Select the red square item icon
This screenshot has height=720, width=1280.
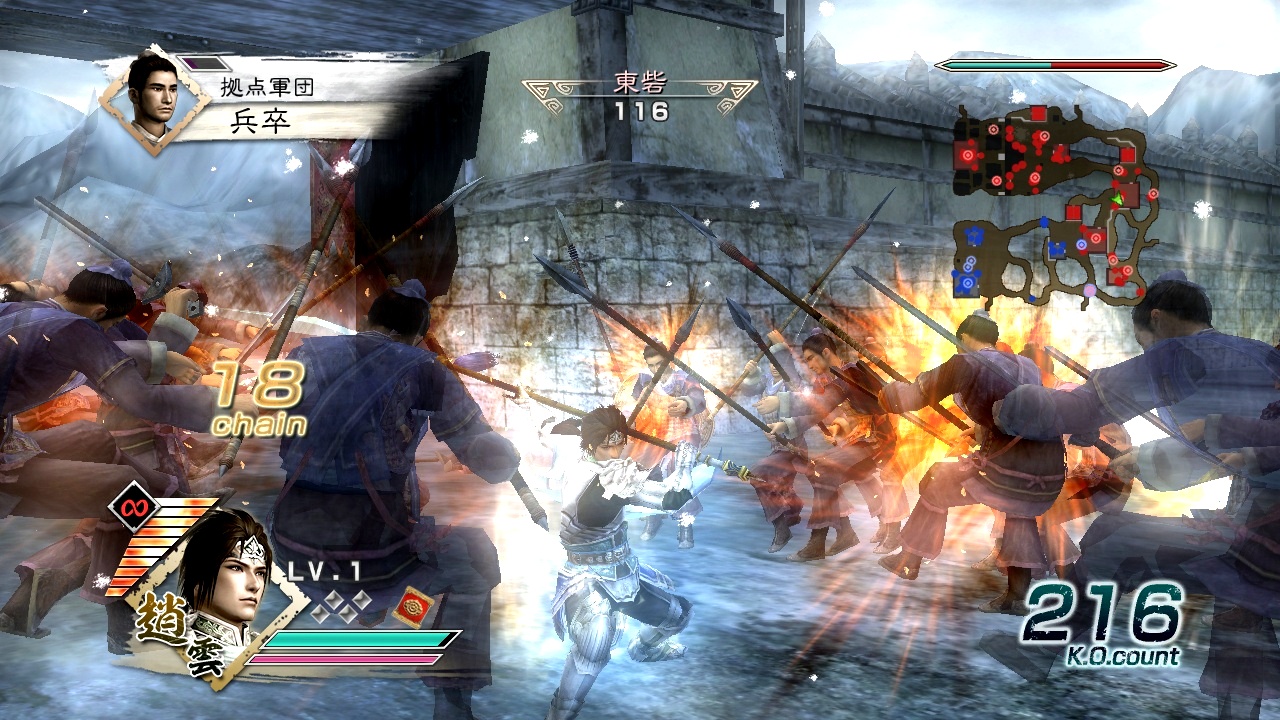[412, 608]
